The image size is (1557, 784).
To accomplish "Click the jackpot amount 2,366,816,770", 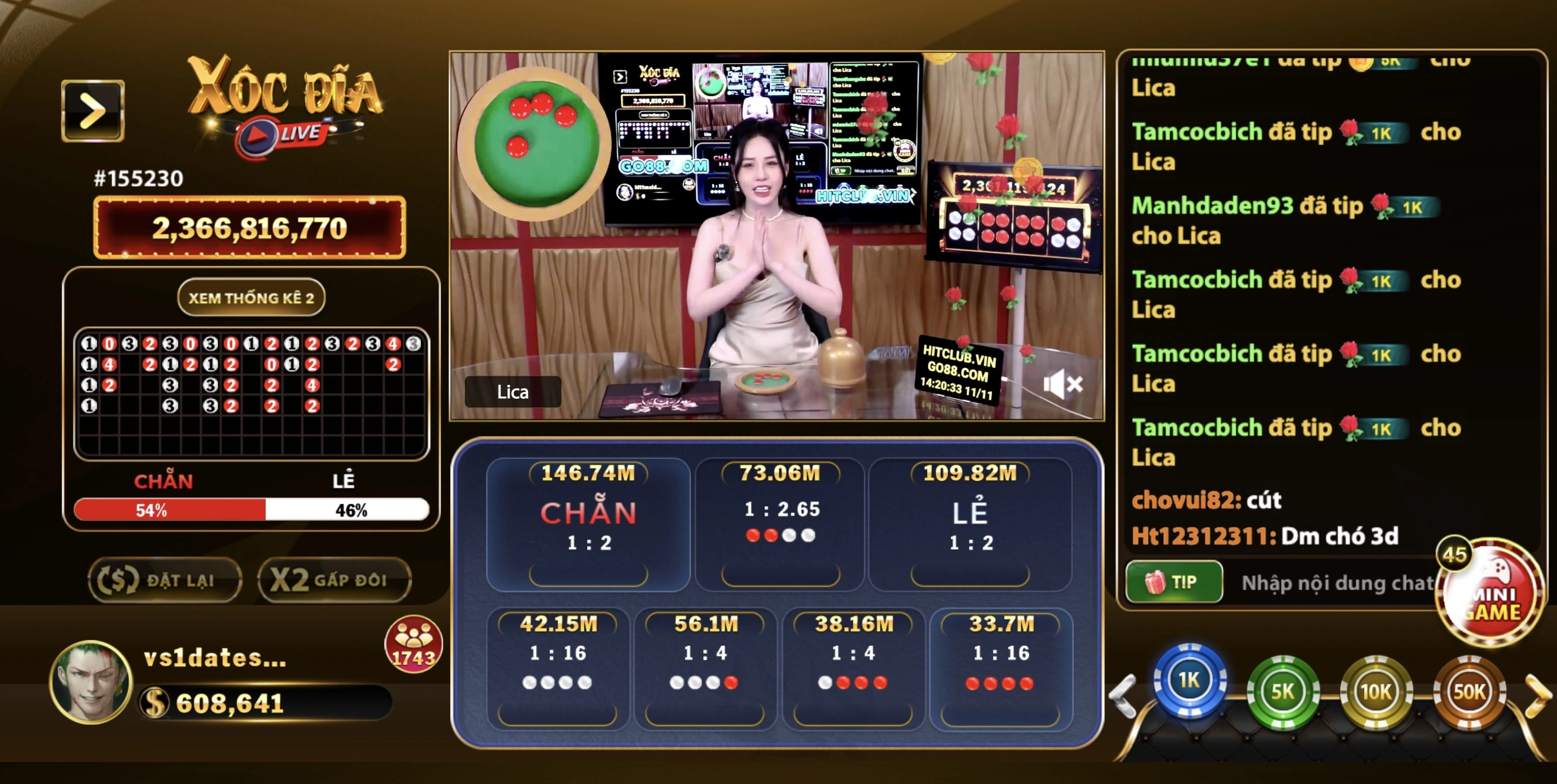I will pyautogui.click(x=251, y=228).
